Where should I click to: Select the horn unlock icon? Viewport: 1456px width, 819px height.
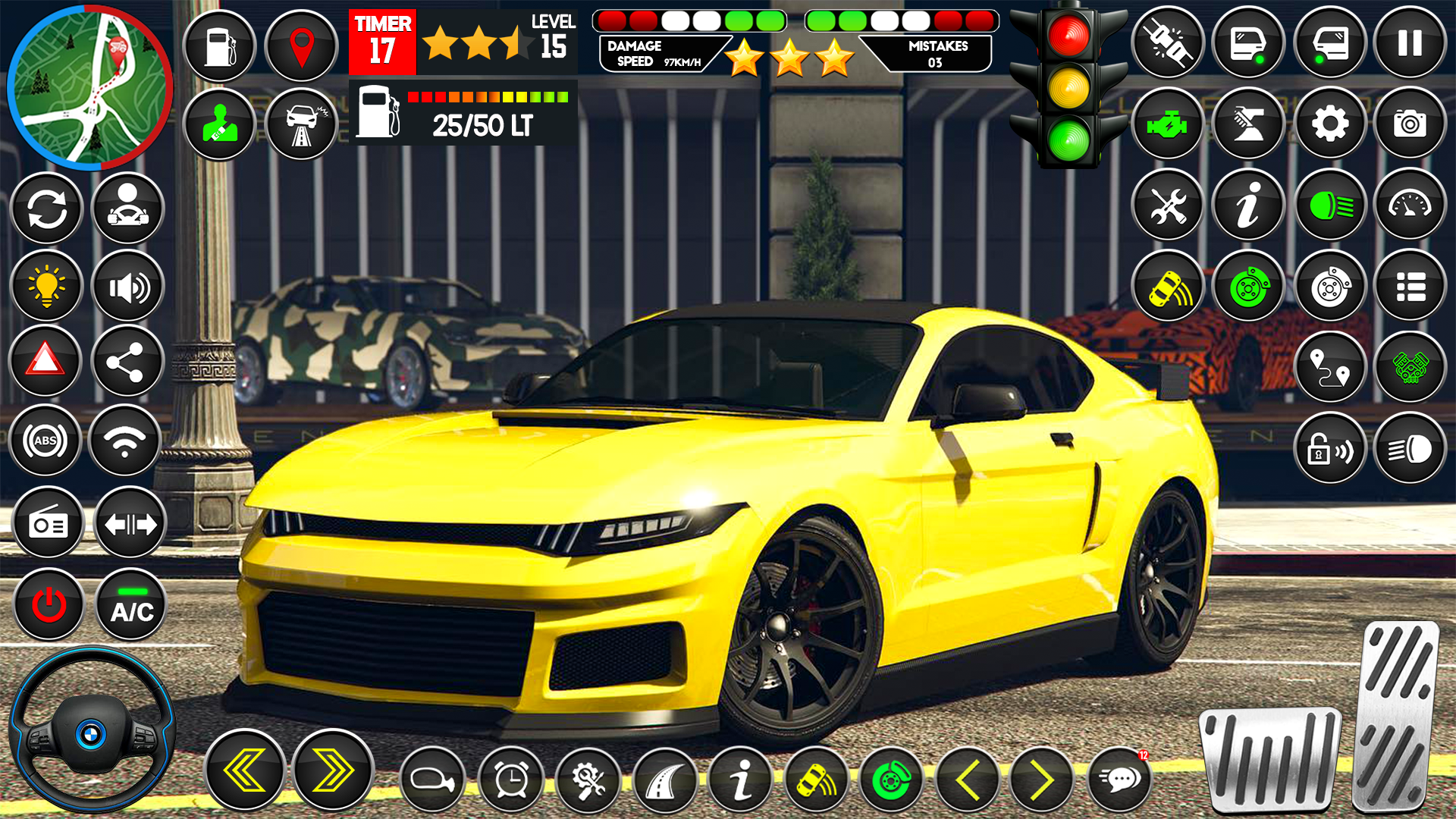[x=1329, y=447]
